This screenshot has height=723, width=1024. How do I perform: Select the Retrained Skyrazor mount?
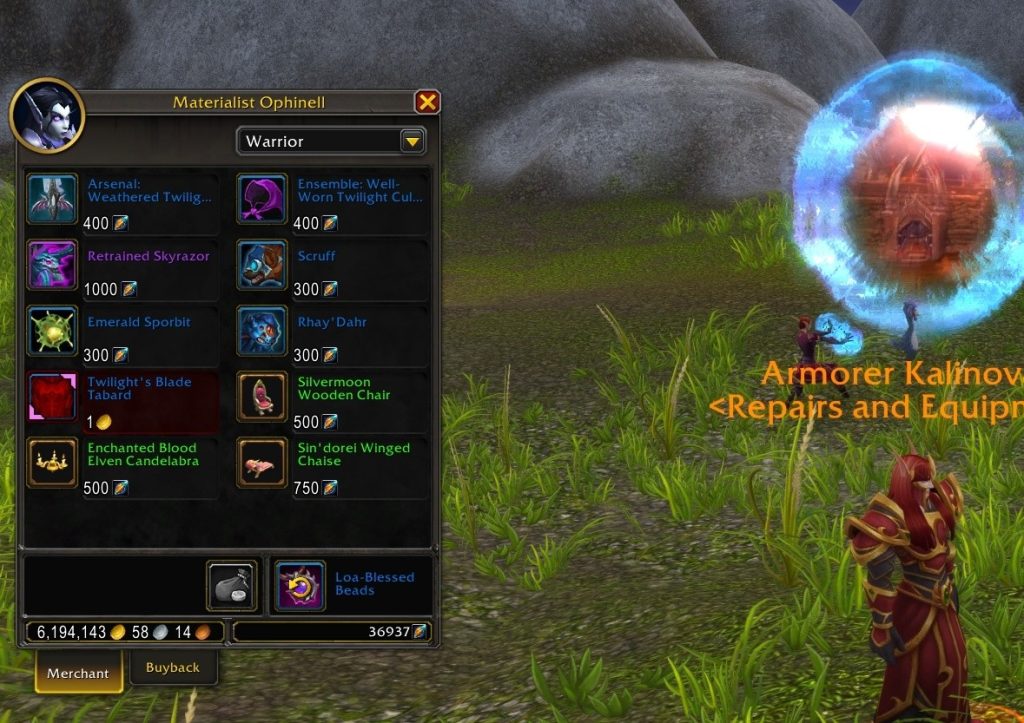tap(52, 265)
